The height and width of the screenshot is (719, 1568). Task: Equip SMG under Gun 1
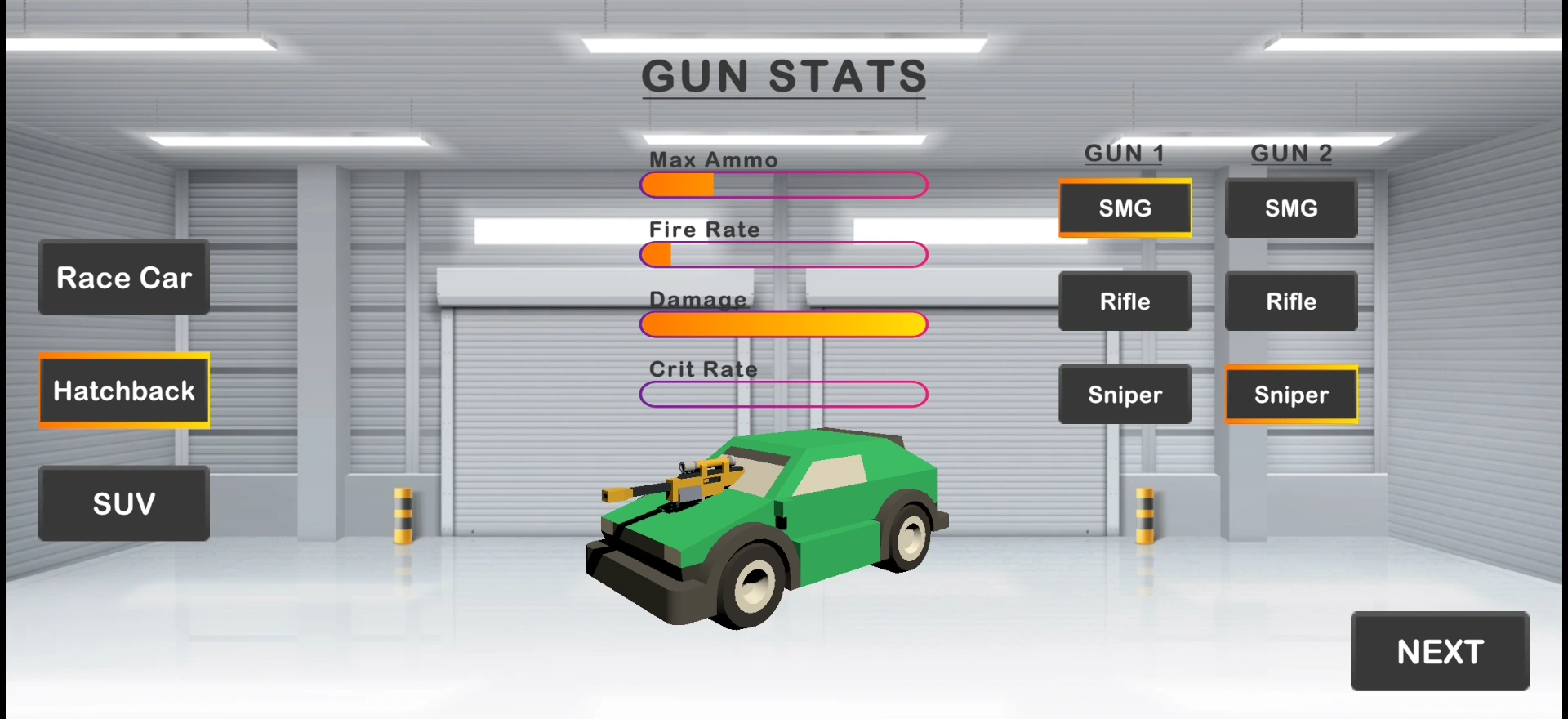(1125, 208)
